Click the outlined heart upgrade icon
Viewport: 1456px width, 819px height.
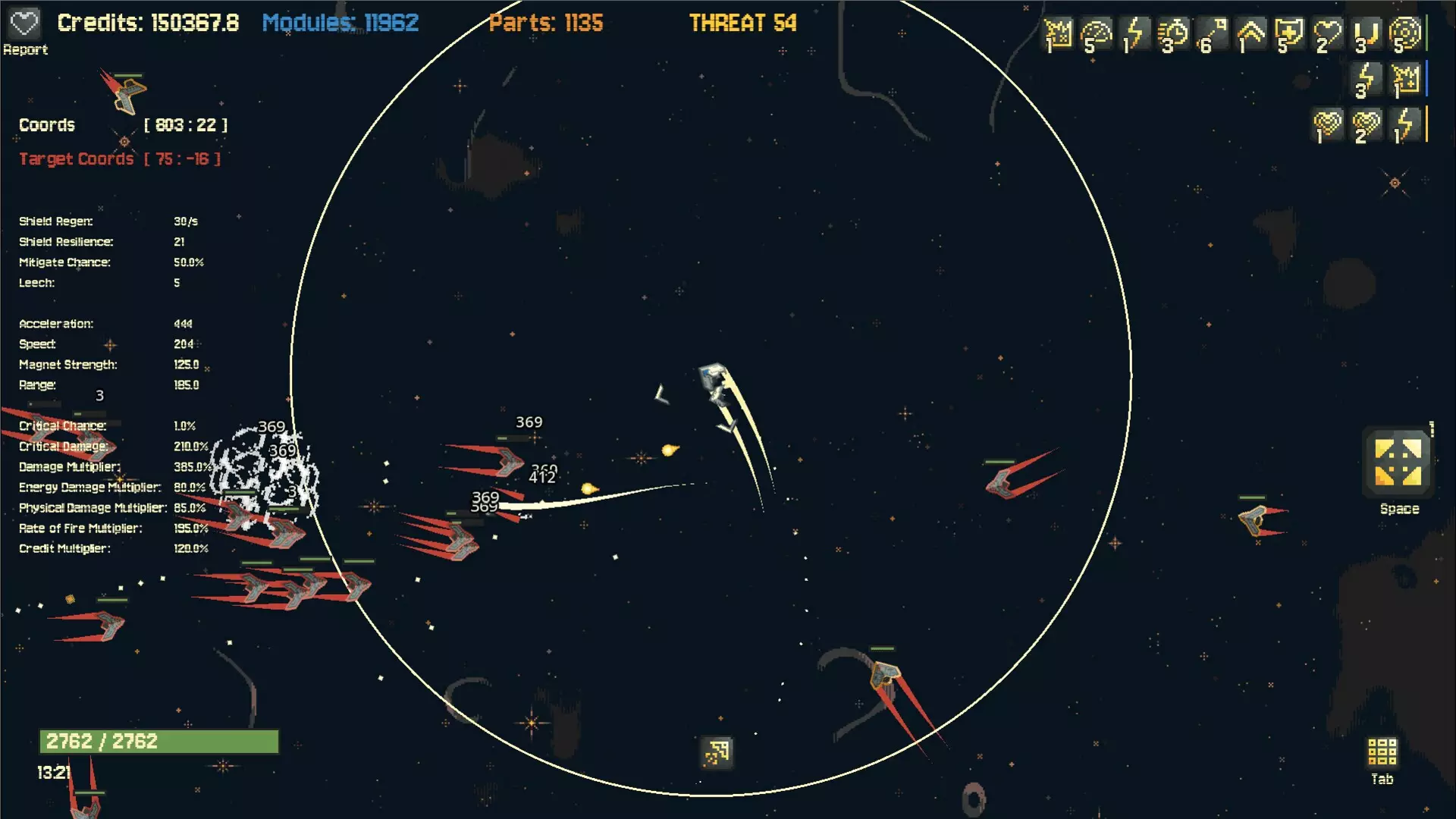(1327, 35)
